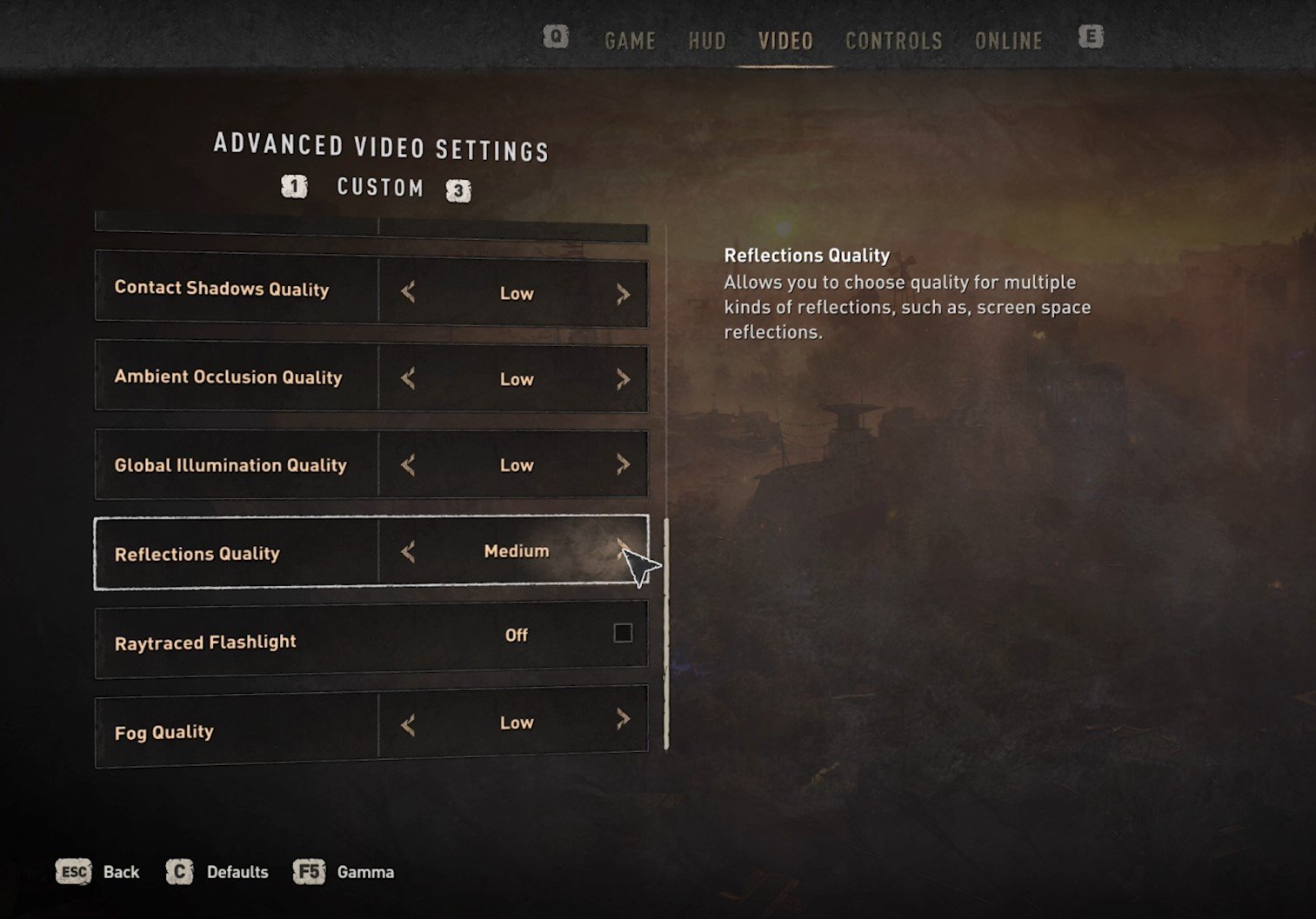The height and width of the screenshot is (919, 1316).
Task: Raise Ambient Occlusion Quality with right arrow
Action: click(623, 379)
